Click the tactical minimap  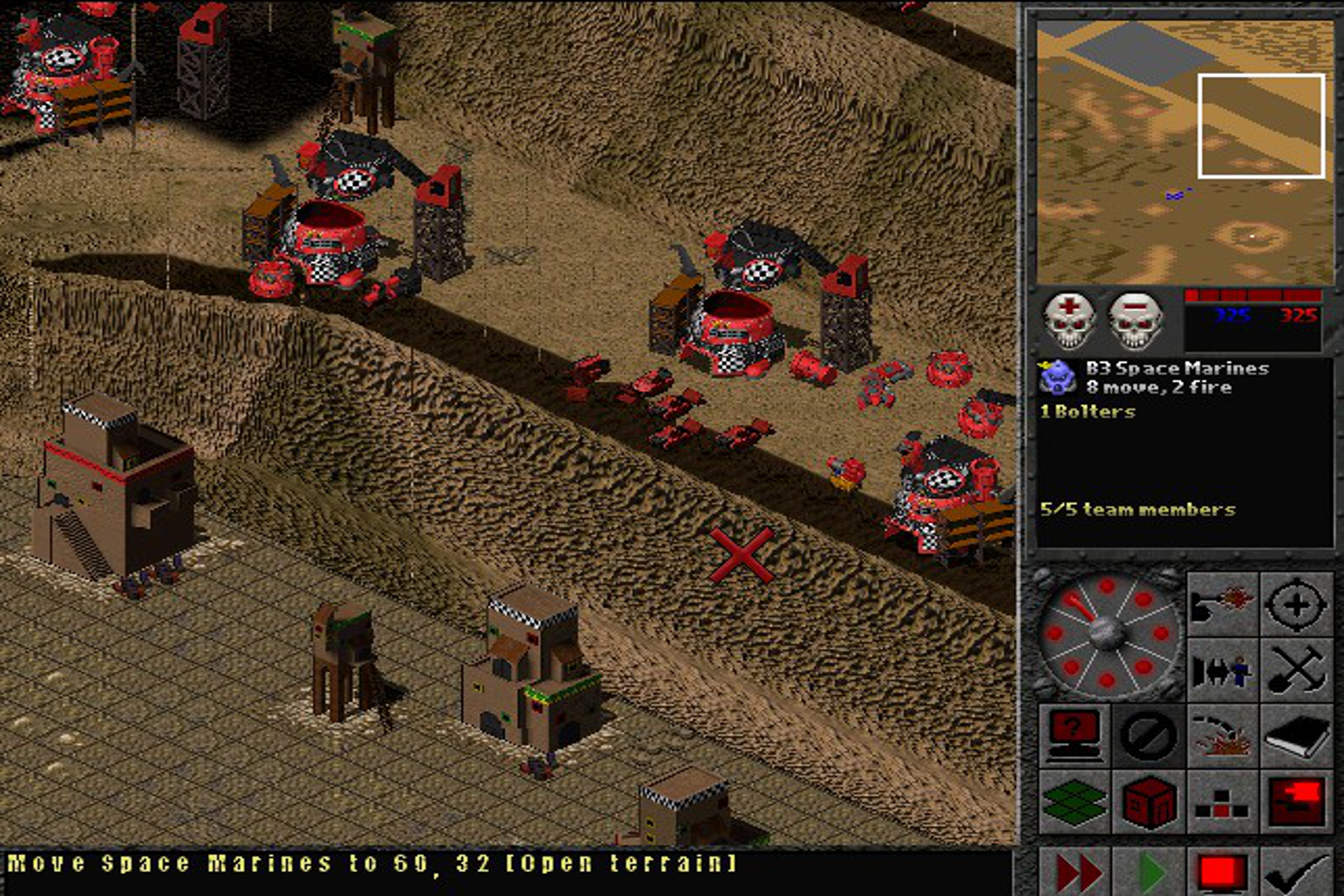point(1184,152)
